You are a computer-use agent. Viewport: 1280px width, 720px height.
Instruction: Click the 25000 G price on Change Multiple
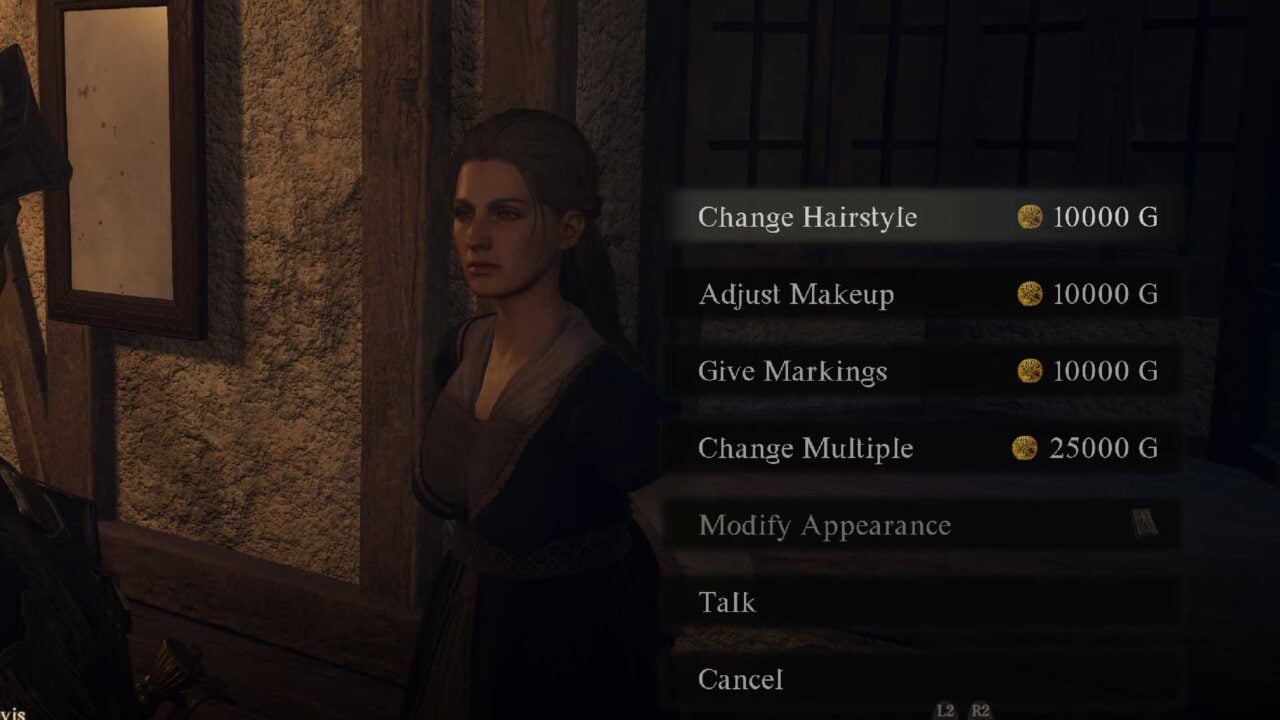1102,448
